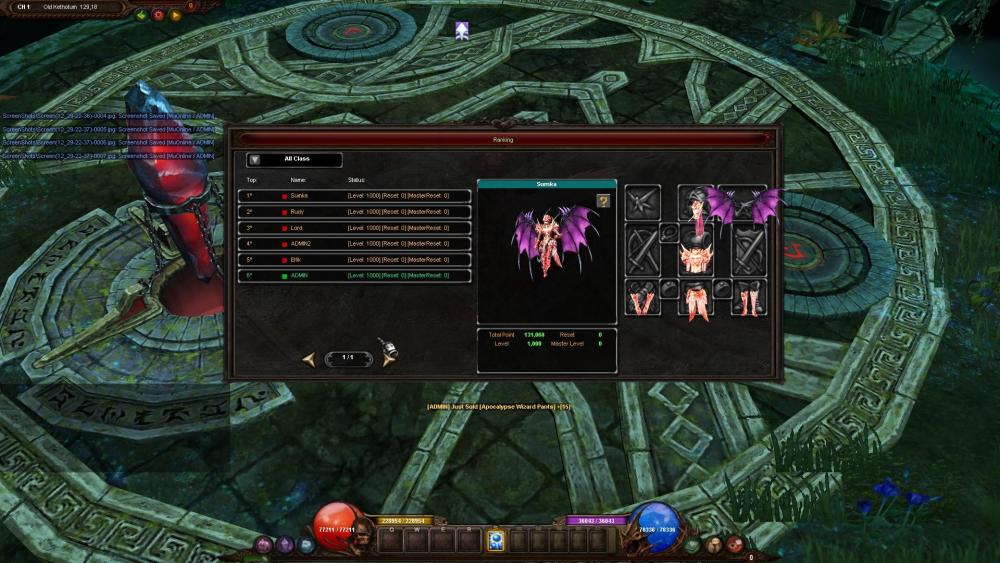
Task: Select the Rusty ranking row
Action: coord(354,212)
